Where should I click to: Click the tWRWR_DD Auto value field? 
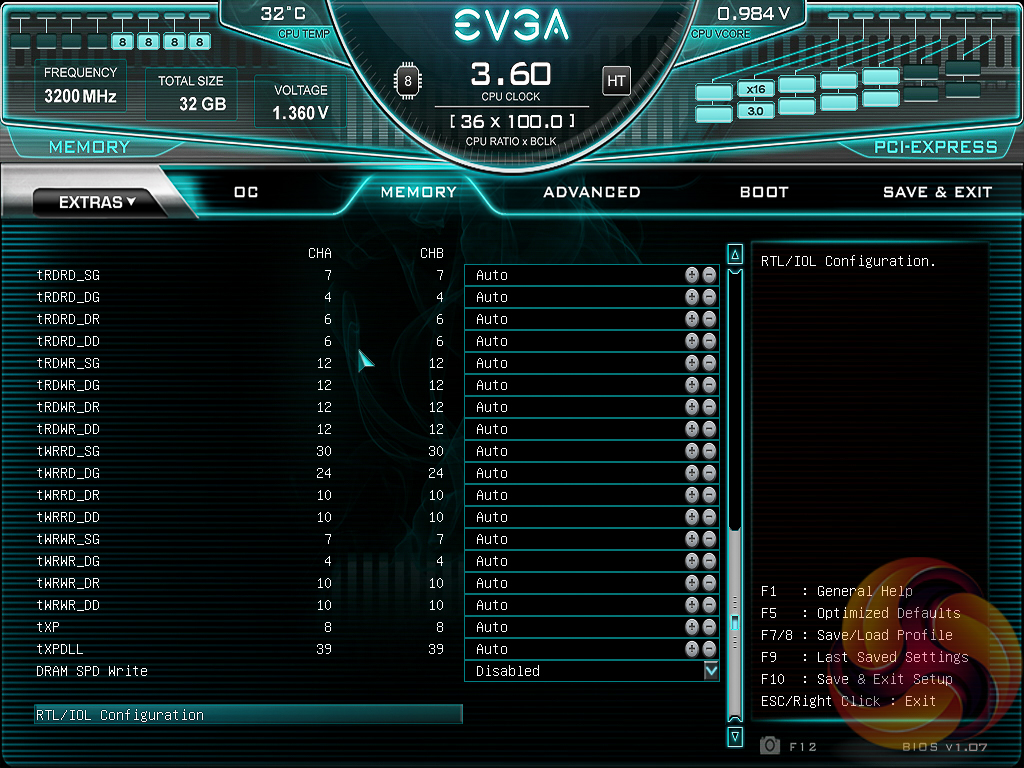(x=572, y=605)
